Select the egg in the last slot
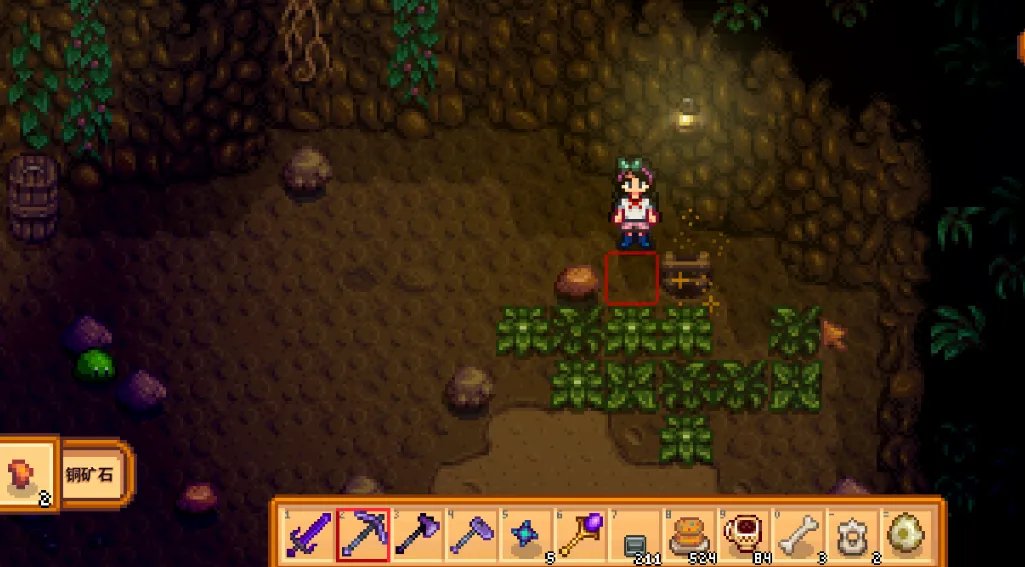The width and height of the screenshot is (1025, 567). point(906,533)
